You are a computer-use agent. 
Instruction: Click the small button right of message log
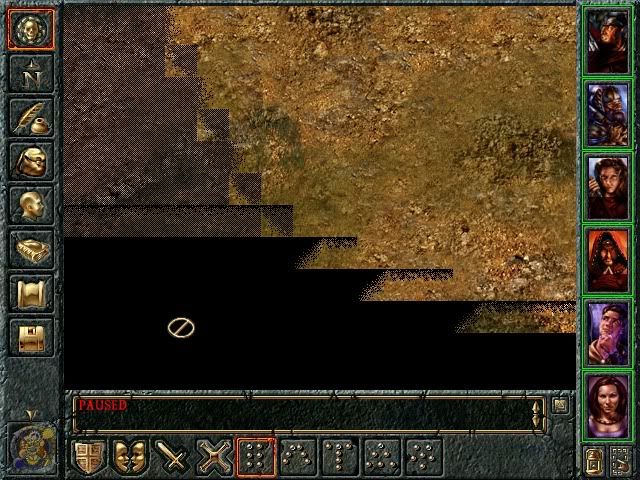click(561, 405)
